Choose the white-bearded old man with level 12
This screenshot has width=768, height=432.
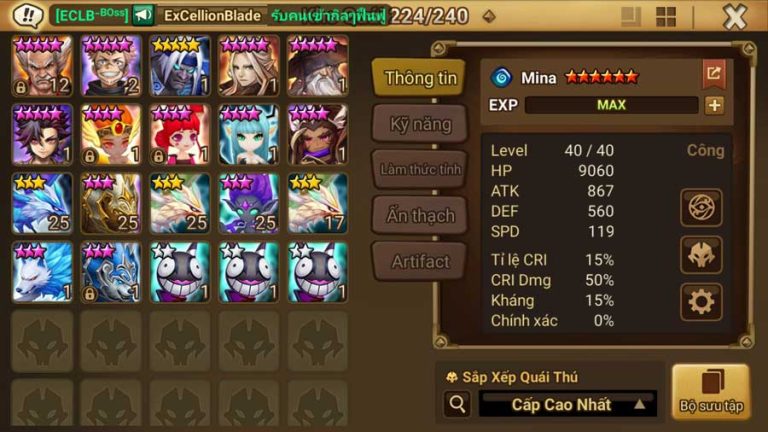pos(41,67)
